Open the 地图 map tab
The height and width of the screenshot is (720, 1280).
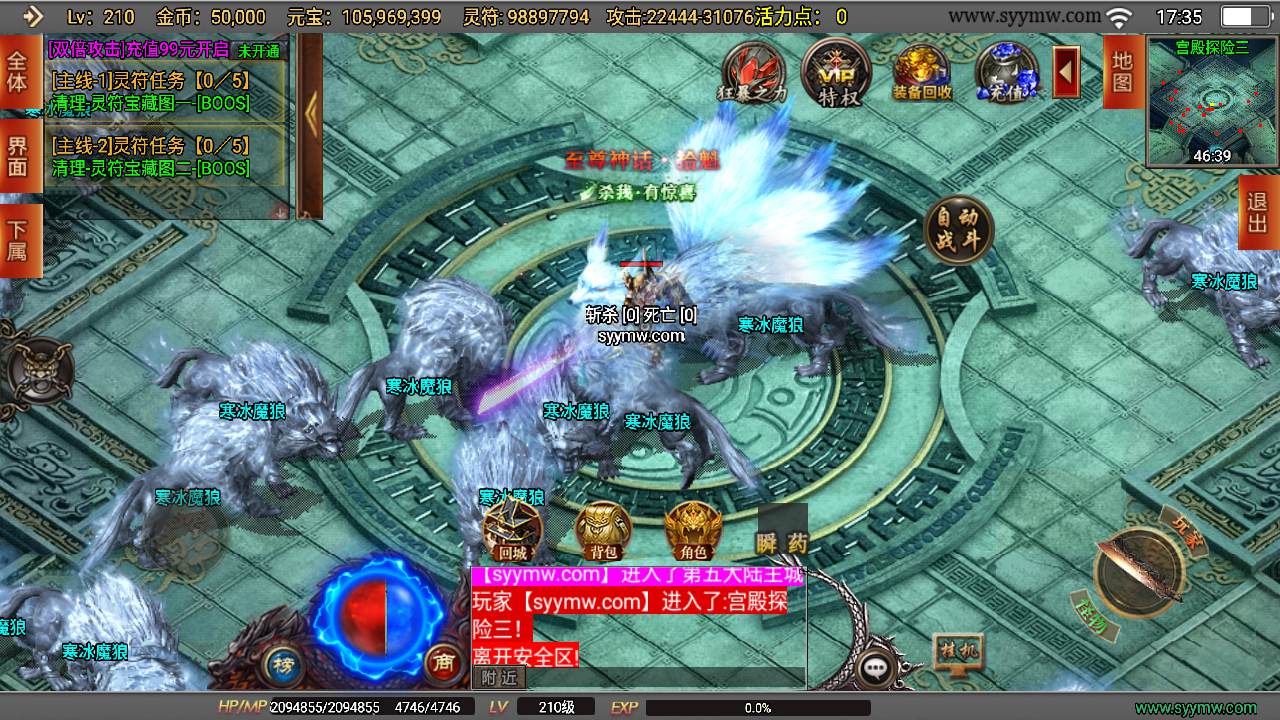click(x=1123, y=70)
